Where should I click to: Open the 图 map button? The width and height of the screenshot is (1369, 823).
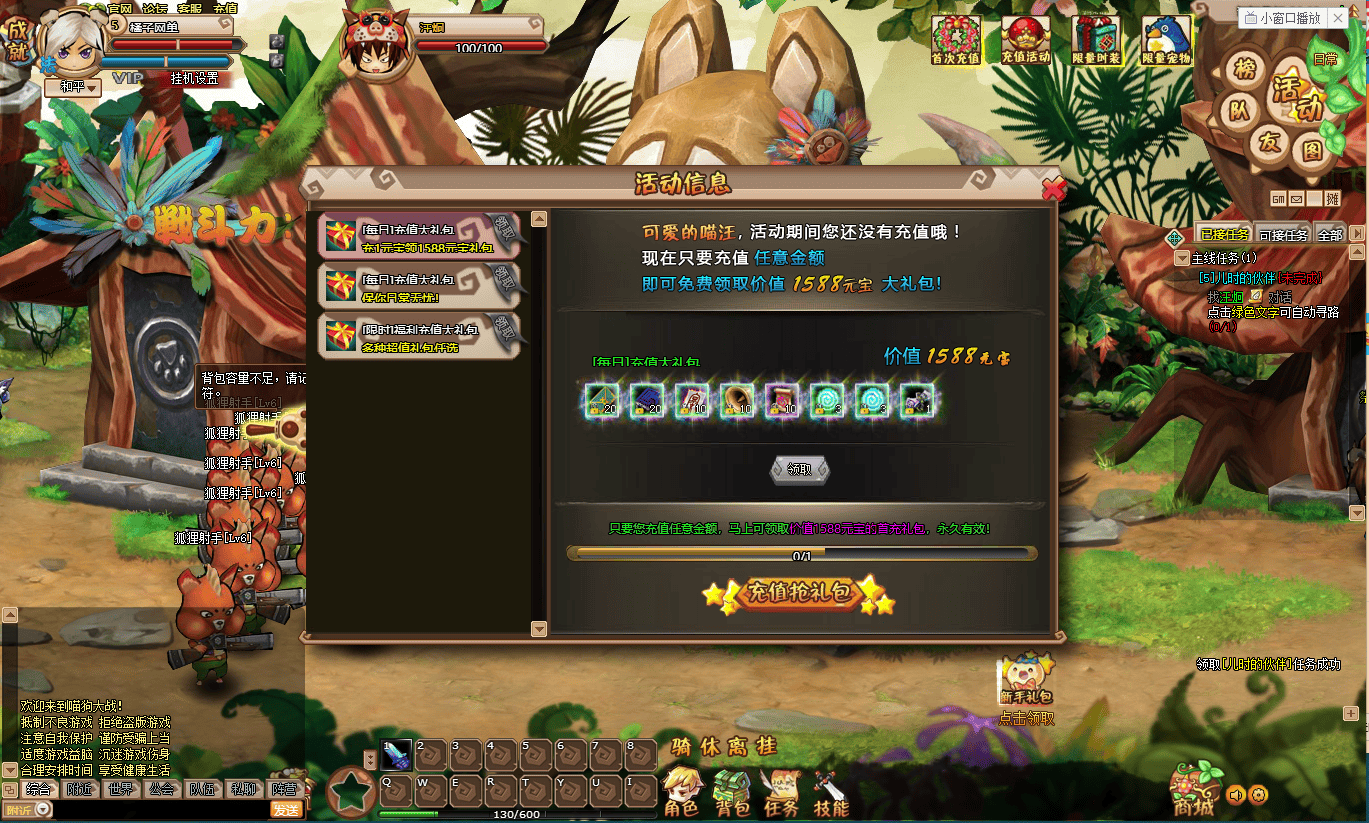tap(1312, 151)
